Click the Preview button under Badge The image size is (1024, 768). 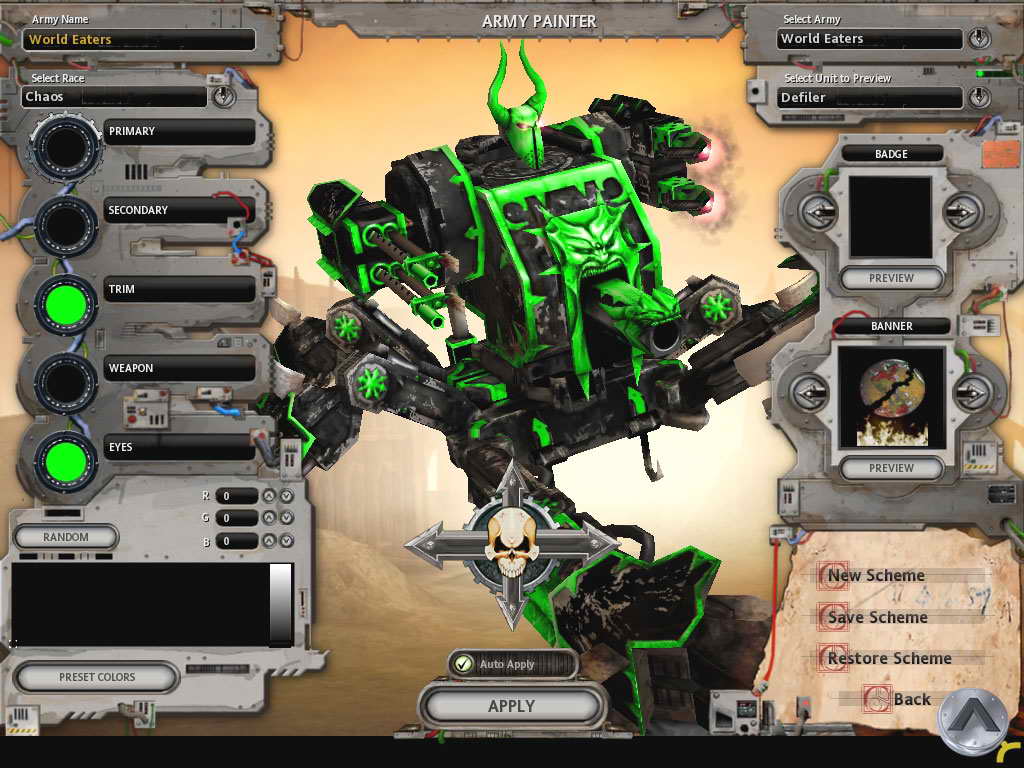pos(891,278)
